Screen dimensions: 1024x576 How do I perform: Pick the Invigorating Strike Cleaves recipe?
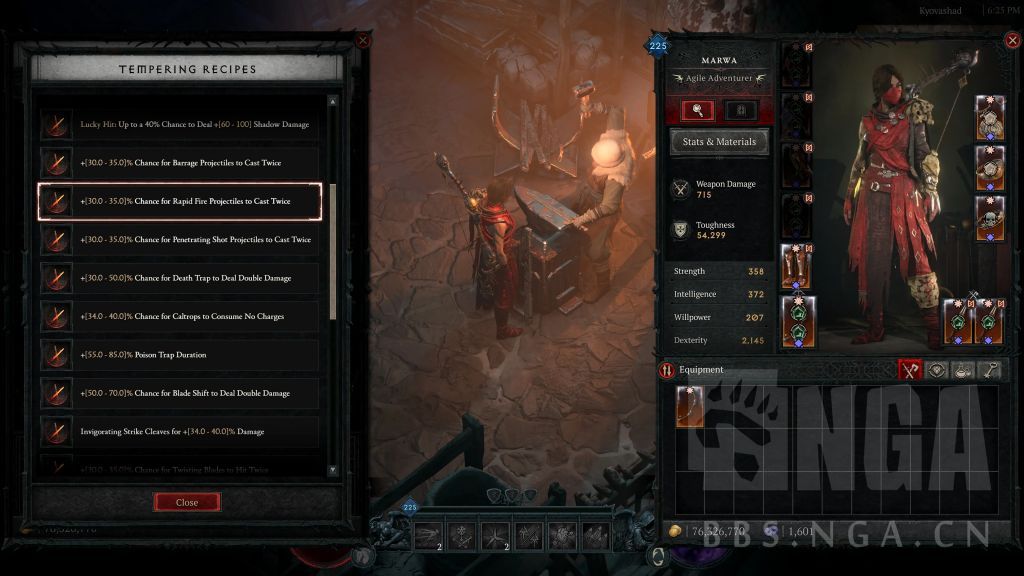[x=180, y=431]
